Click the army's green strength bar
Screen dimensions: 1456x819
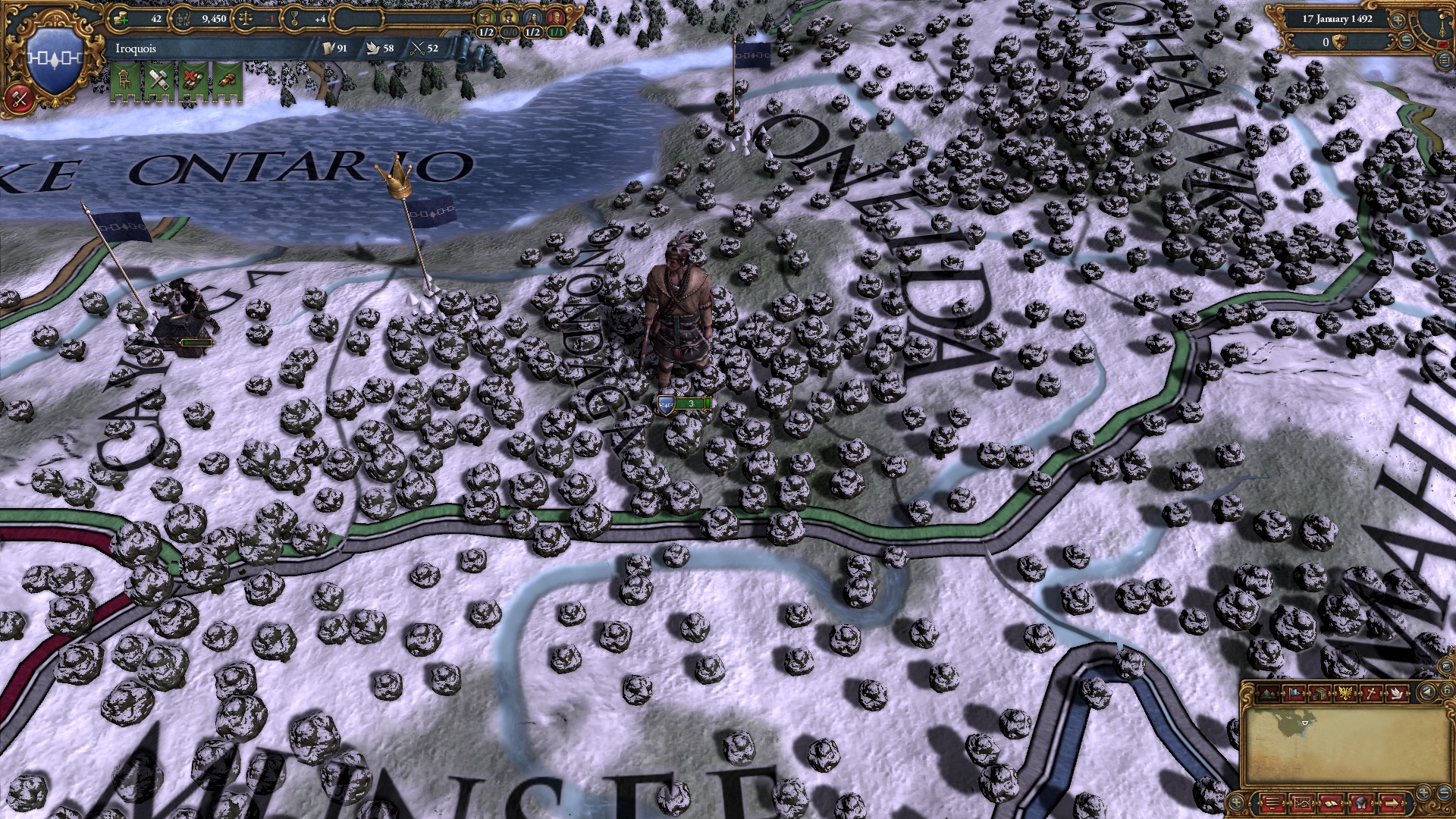(x=690, y=404)
